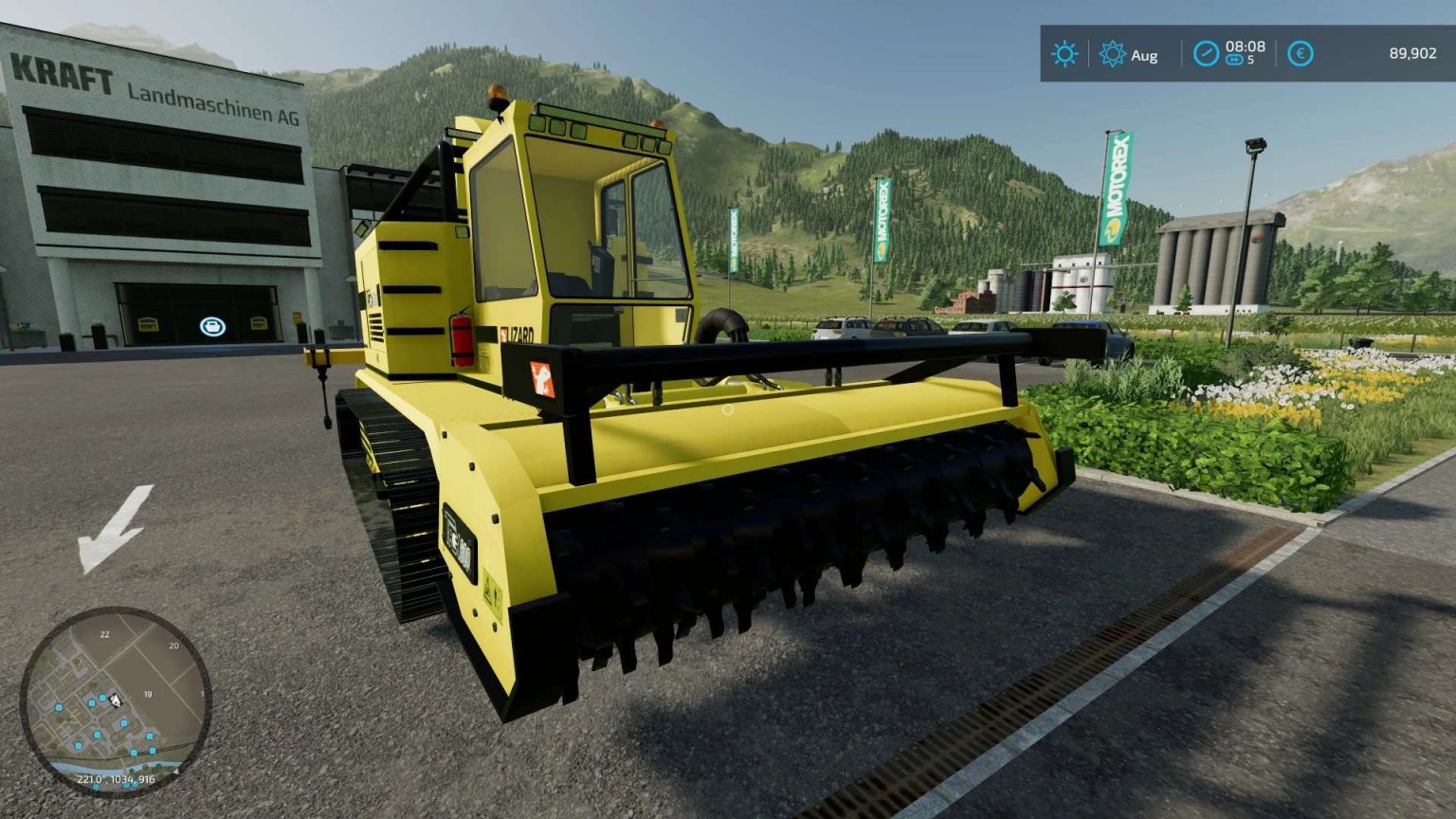The height and width of the screenshot is (819, 1456).
Task: Click the clock icon showing 08:08
Action: pyautogui.click(x=1205, y=55)
